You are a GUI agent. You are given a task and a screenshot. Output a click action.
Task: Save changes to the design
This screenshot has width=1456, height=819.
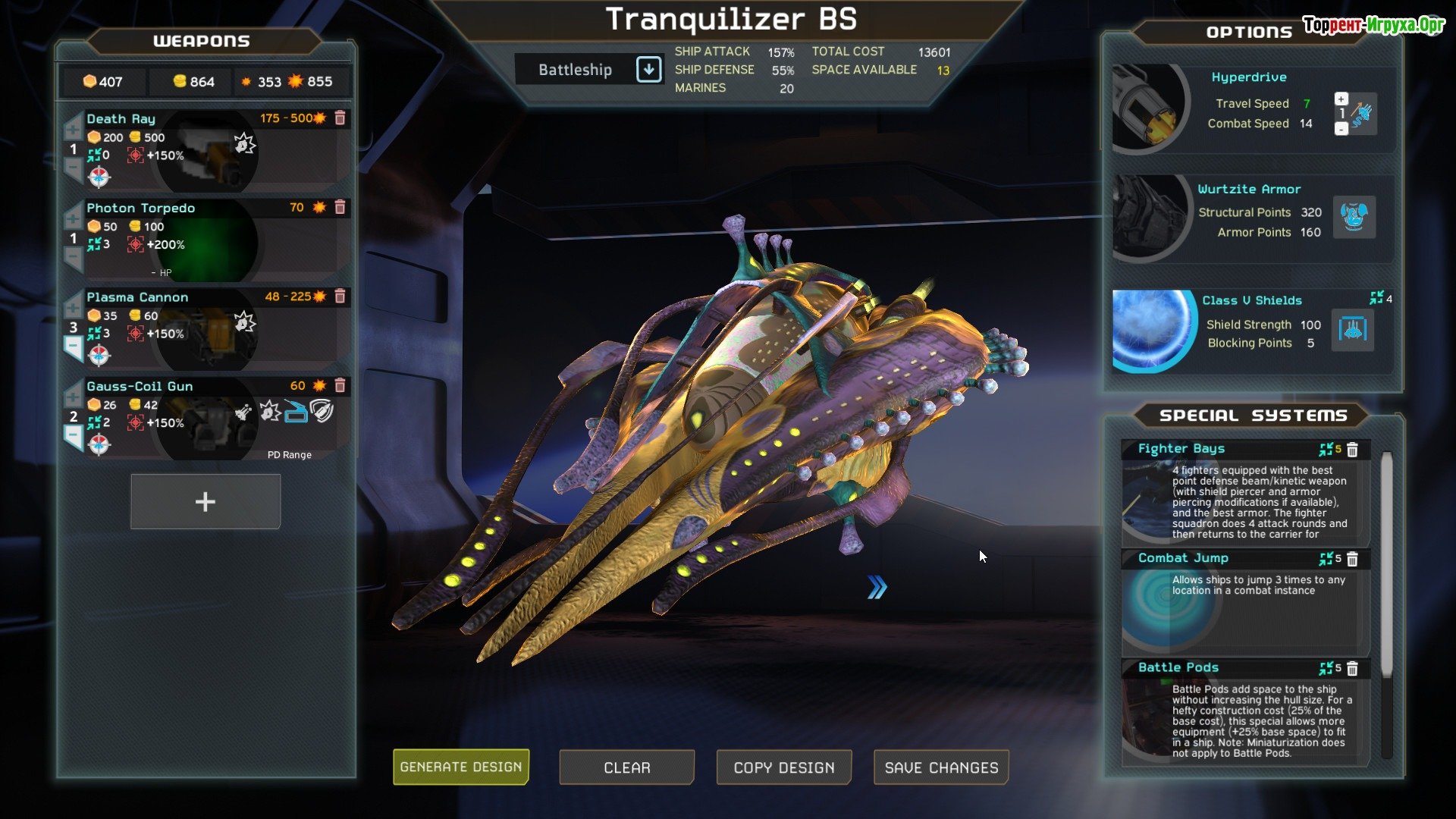coord(941,767)
